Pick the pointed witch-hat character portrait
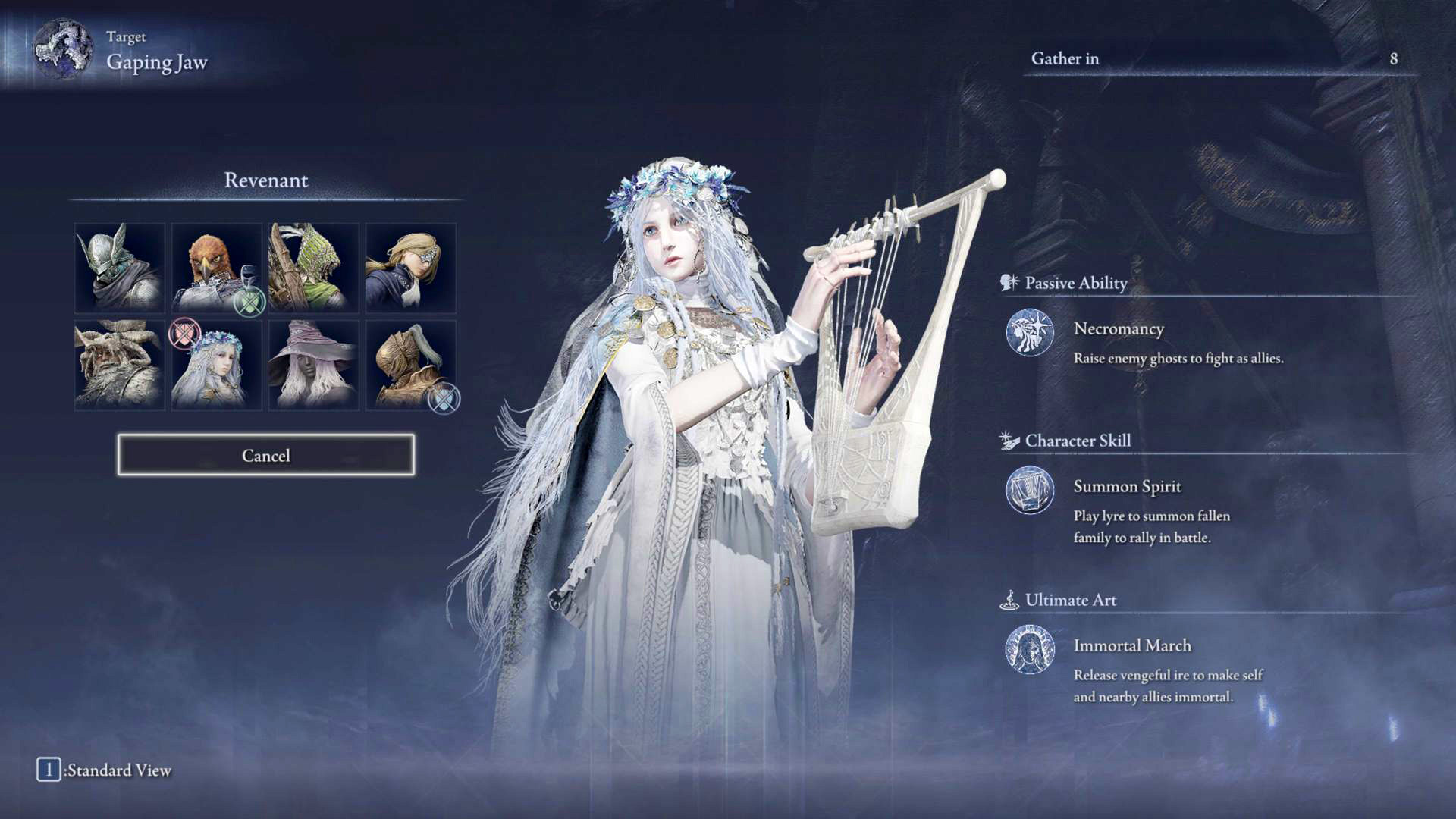The image size is (1456, 819). 313,365
